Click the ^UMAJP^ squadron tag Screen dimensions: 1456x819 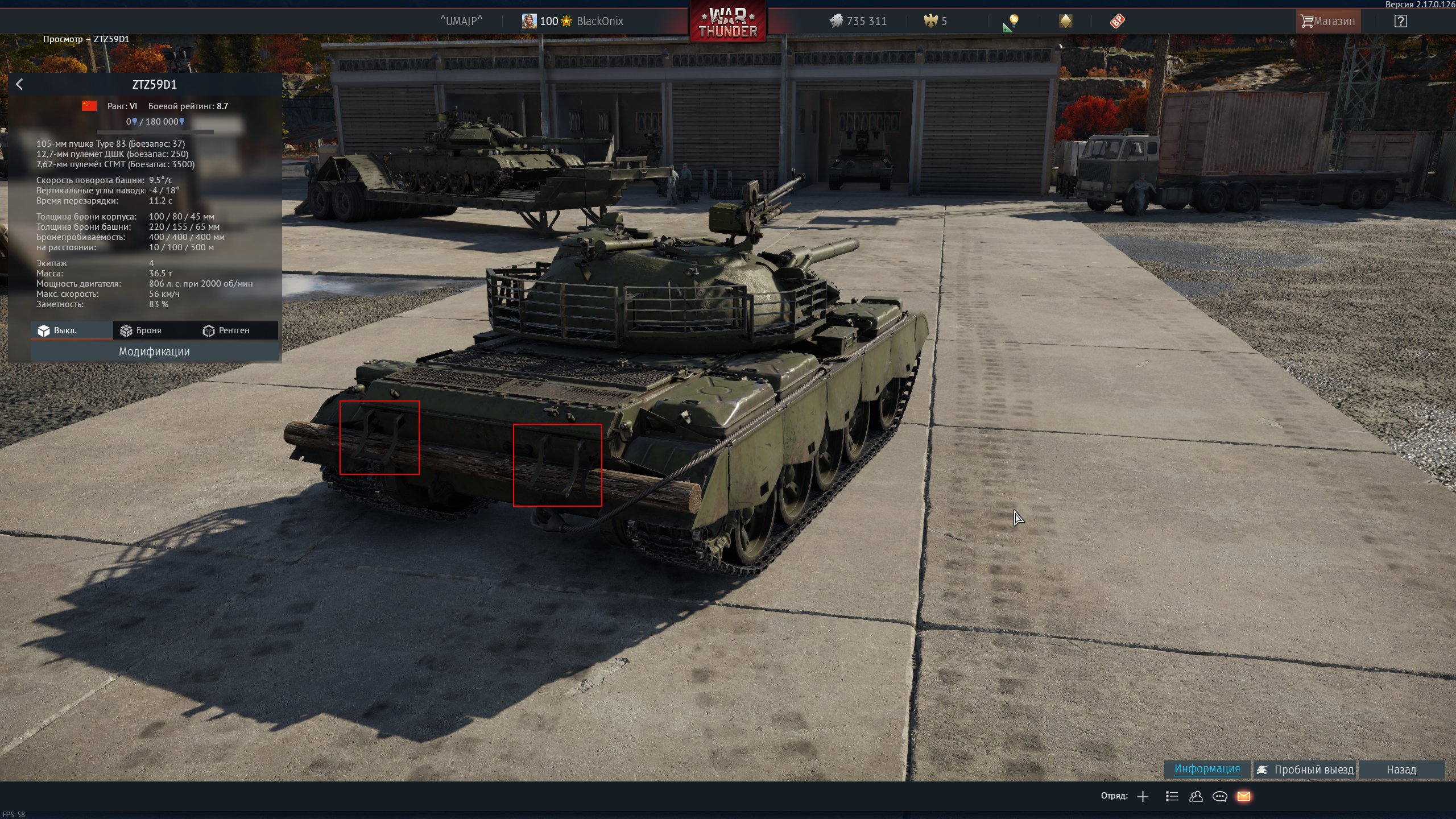[461, 22]
